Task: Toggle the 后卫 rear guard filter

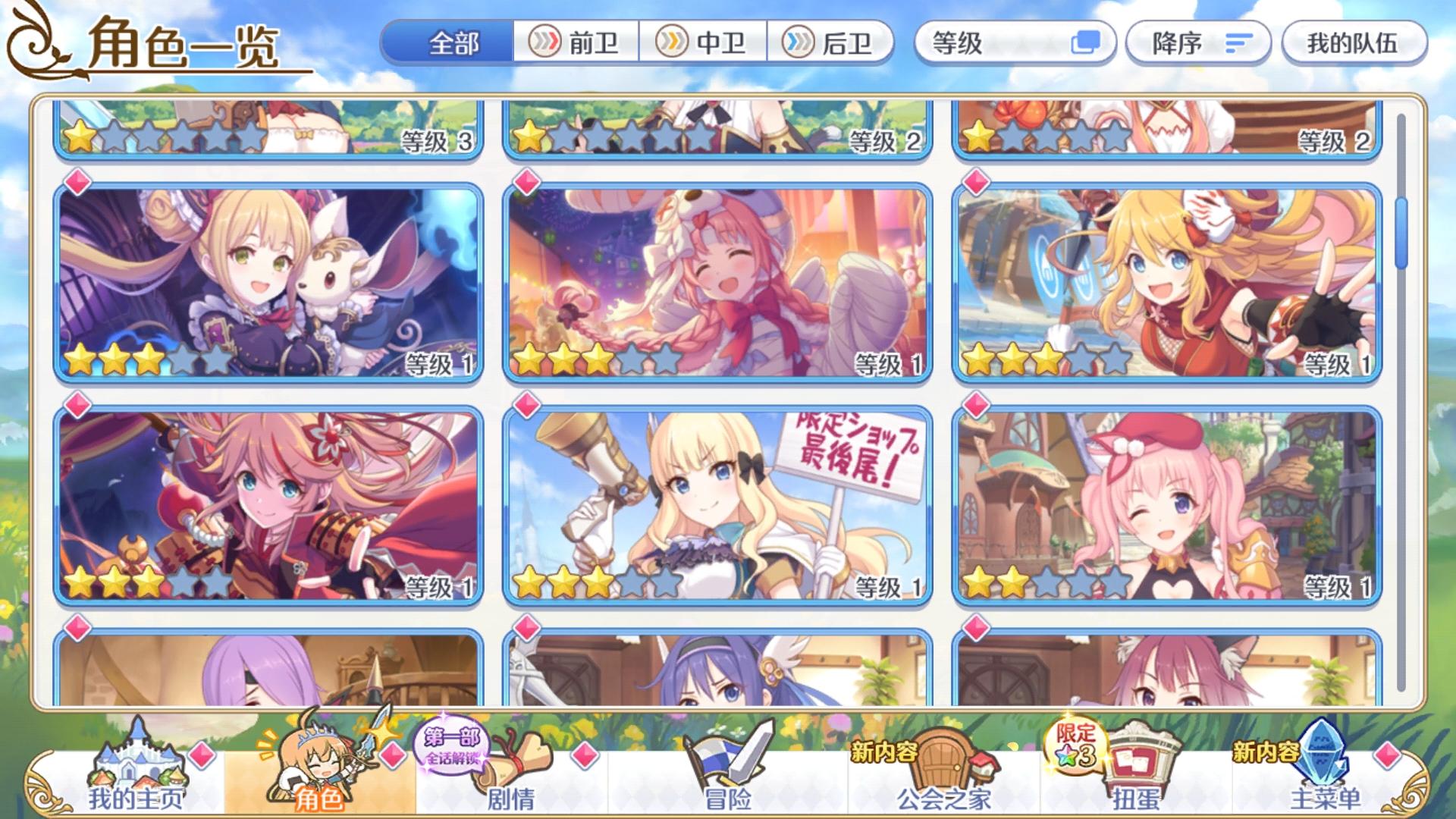Action: click(x=830, y=44)
